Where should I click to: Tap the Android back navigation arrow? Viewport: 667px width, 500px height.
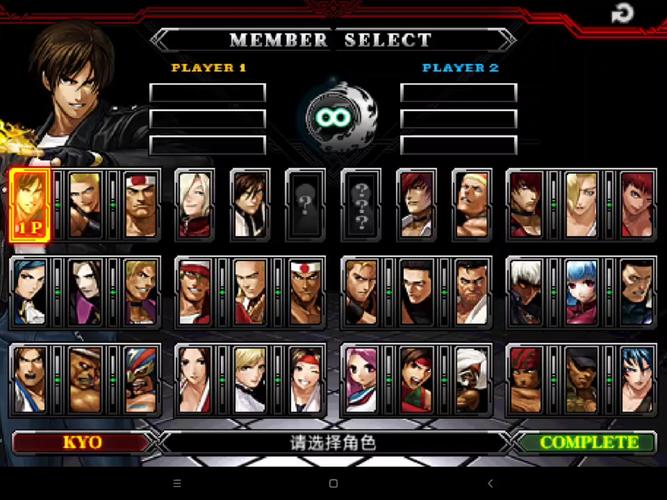click(x=489, y=484)
